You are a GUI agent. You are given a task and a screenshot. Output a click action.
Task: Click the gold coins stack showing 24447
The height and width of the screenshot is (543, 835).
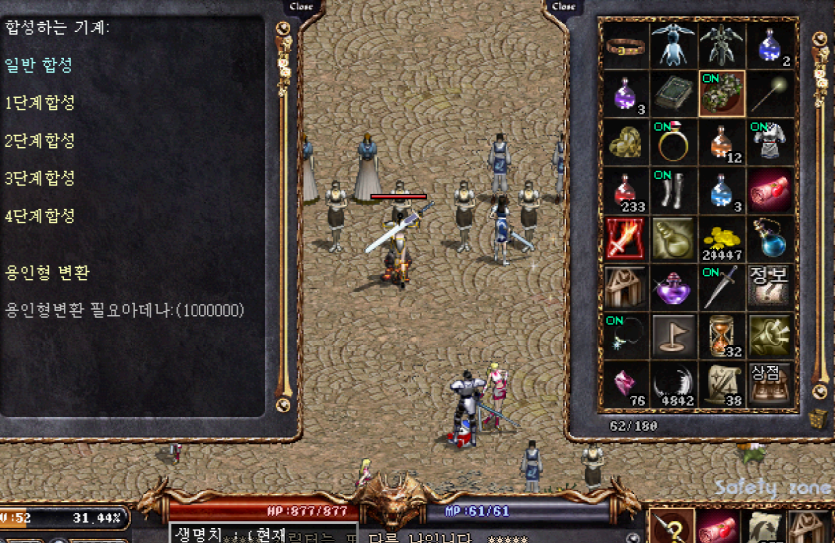click(722, 240)
